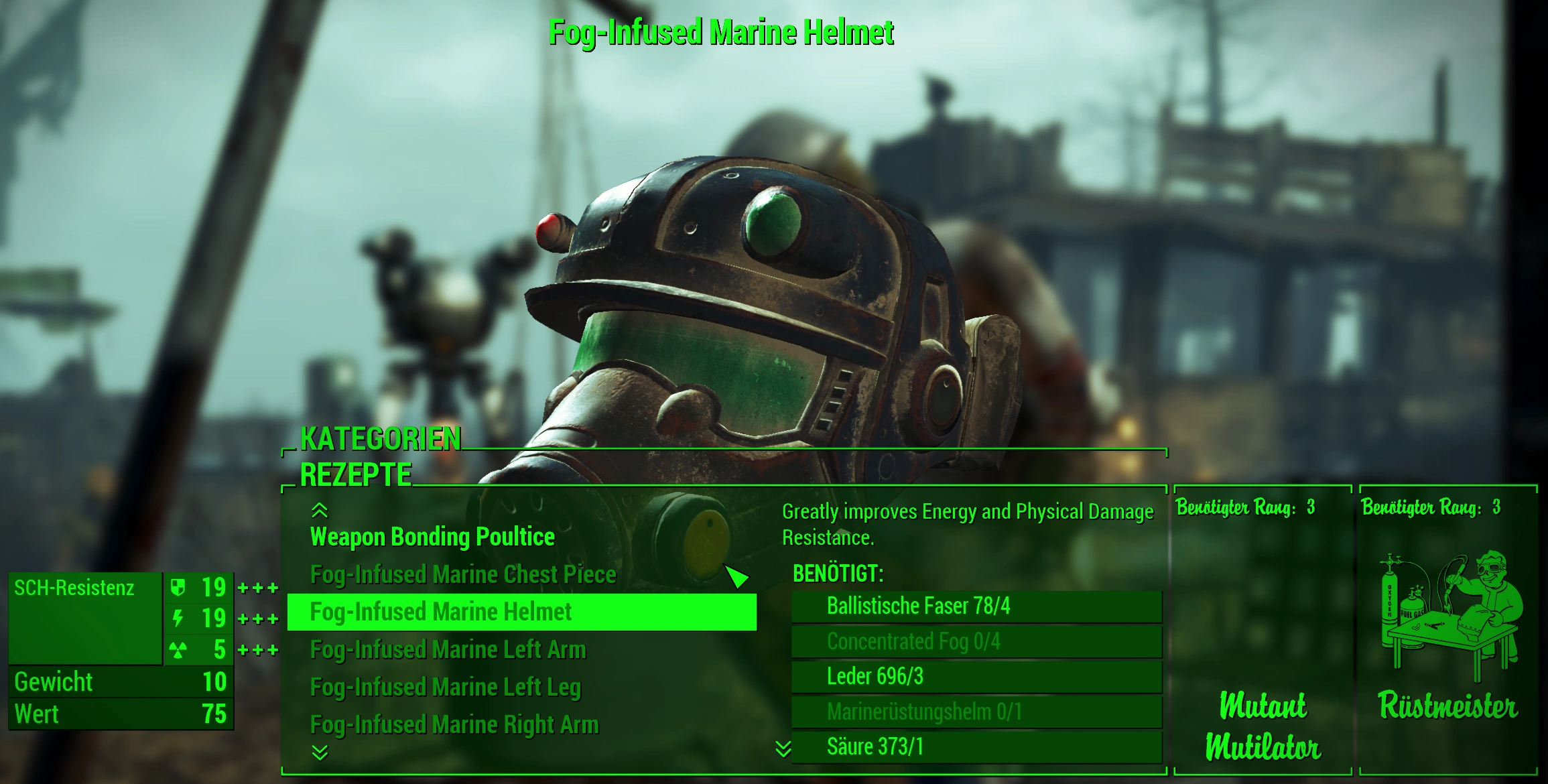Select the Fog-Infused Marine Right Arm recipe
Screen dimensions: 1548x784
454,725
